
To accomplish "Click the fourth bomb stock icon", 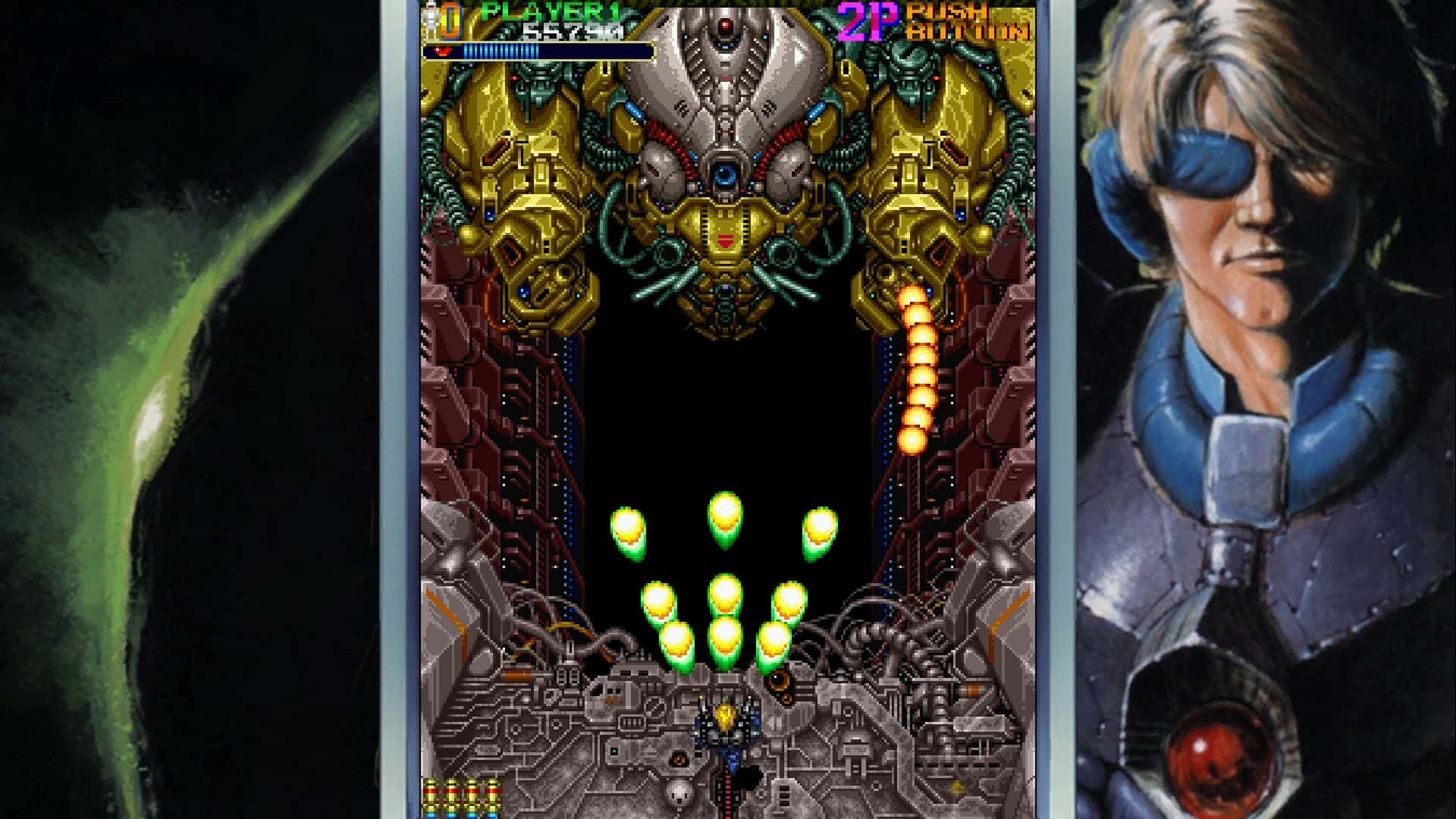I will [x=493, y=796].
